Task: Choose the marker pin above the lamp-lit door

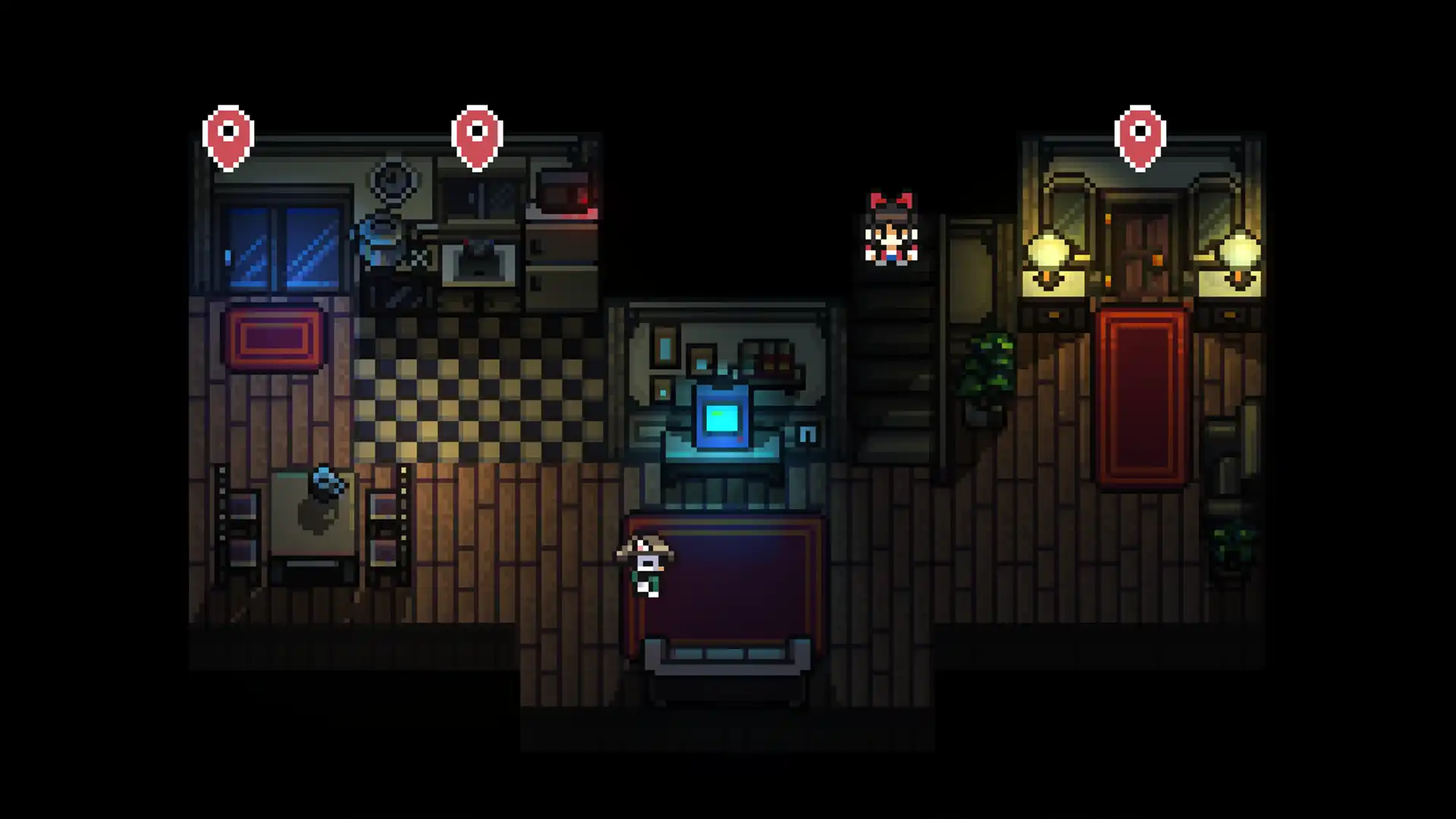Action: pos(1140,136)
